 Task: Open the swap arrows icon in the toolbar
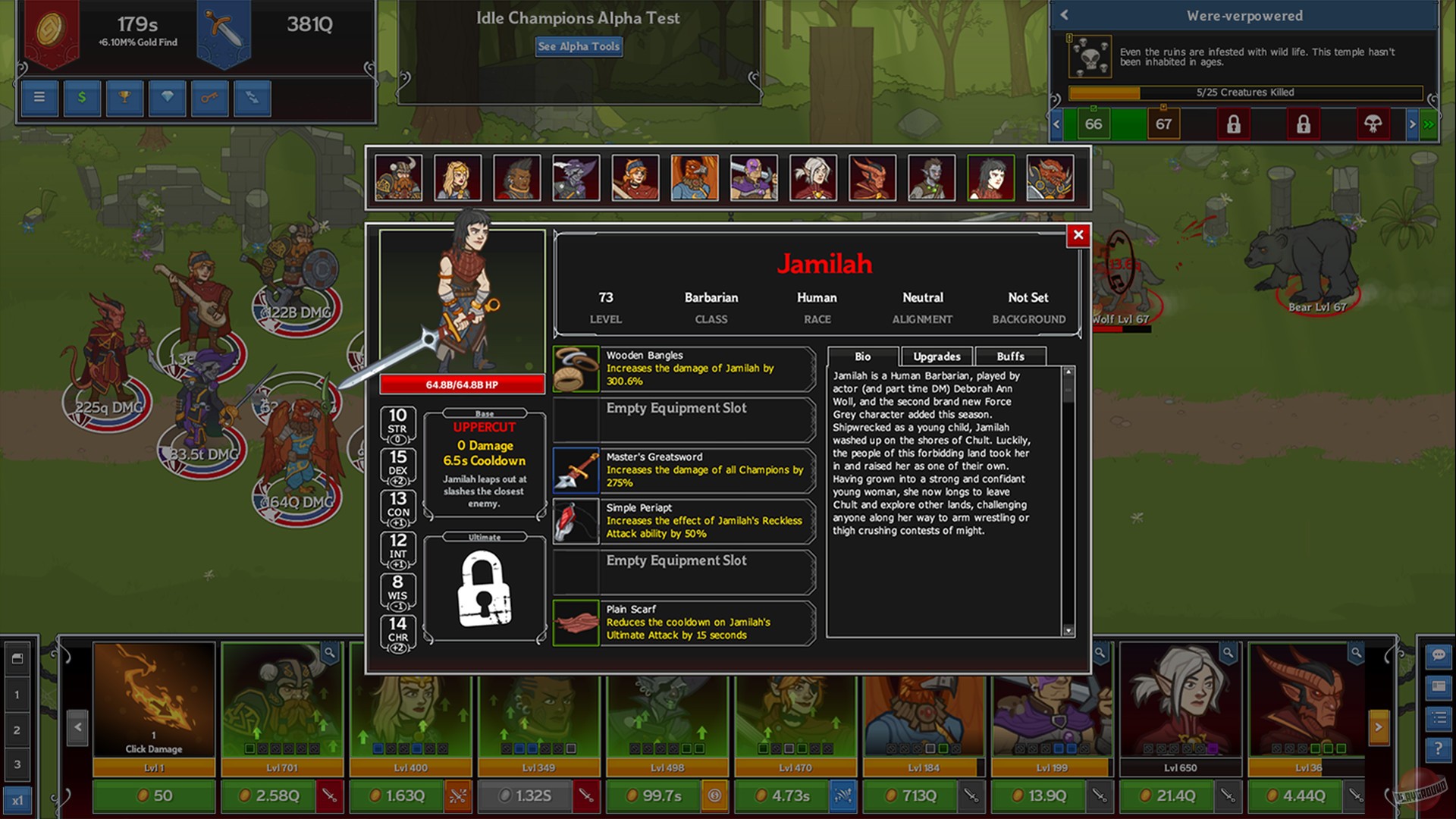(x=253, y=98)
